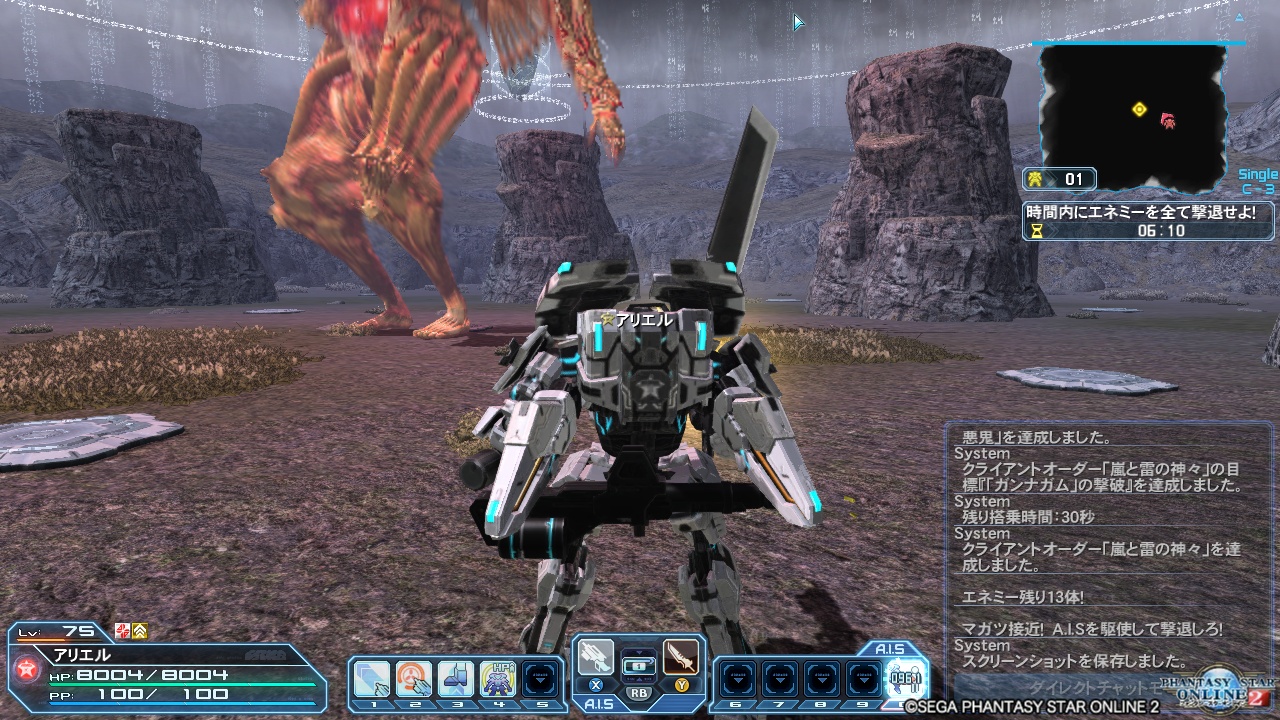Select the A.I.S rifle icon above the X button

[x=597, y=655]
